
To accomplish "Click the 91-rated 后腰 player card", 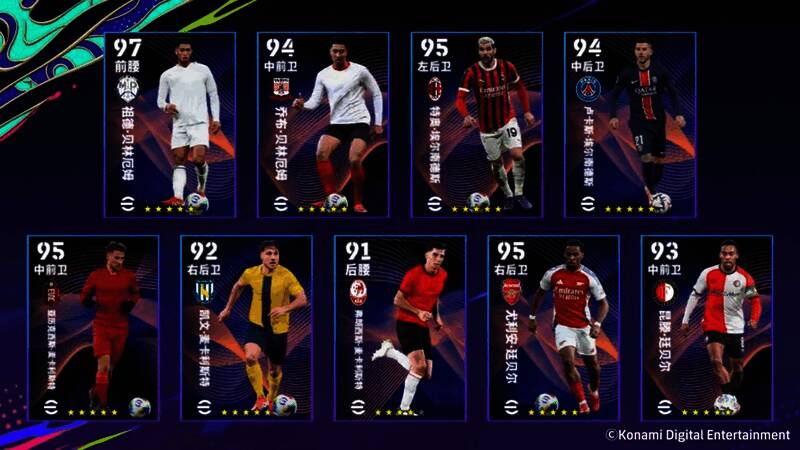I will click(400, 328).
